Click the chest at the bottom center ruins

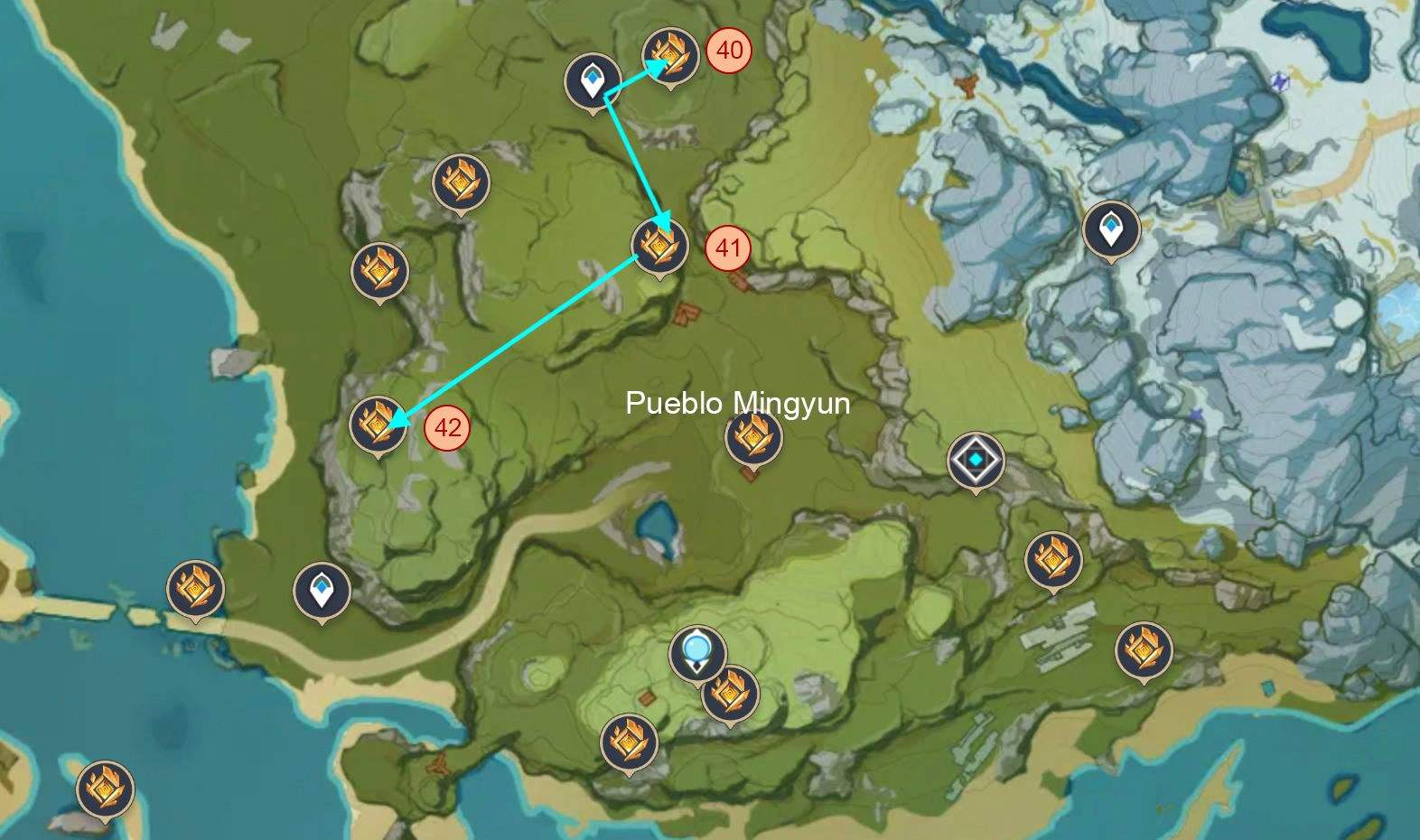click(x=629, y=742)
